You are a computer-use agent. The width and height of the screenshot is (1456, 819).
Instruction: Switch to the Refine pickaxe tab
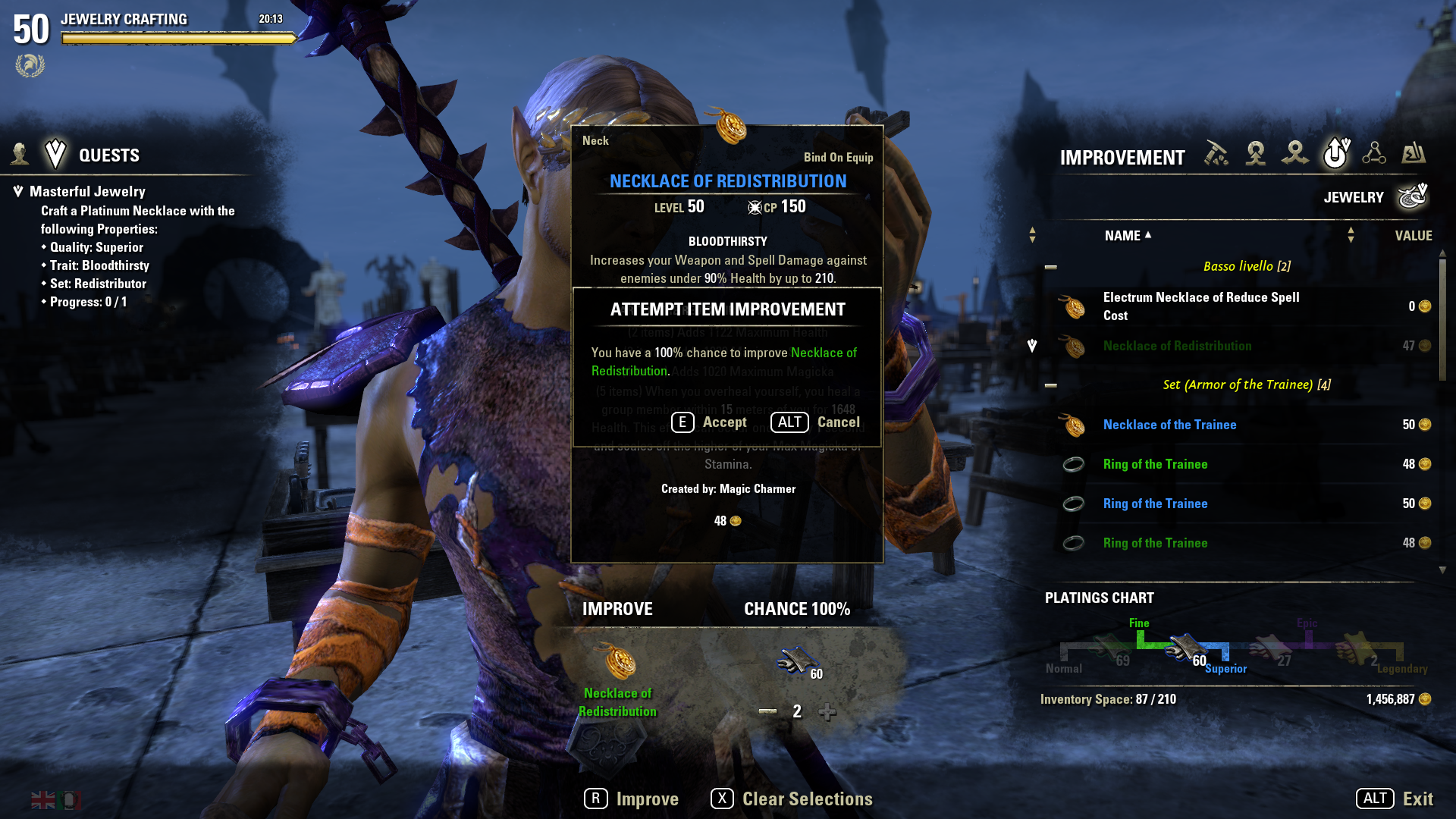point(1216,154)
